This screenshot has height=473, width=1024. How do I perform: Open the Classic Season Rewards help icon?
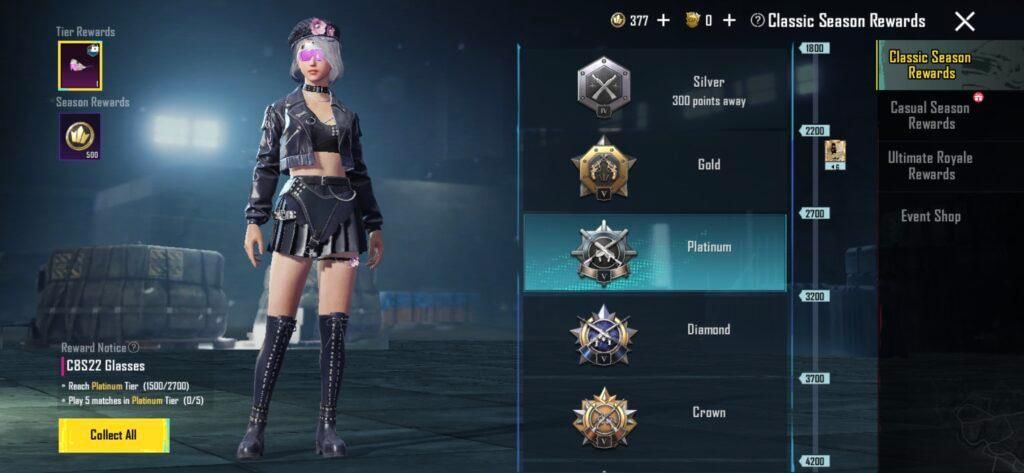coord(757,20)
